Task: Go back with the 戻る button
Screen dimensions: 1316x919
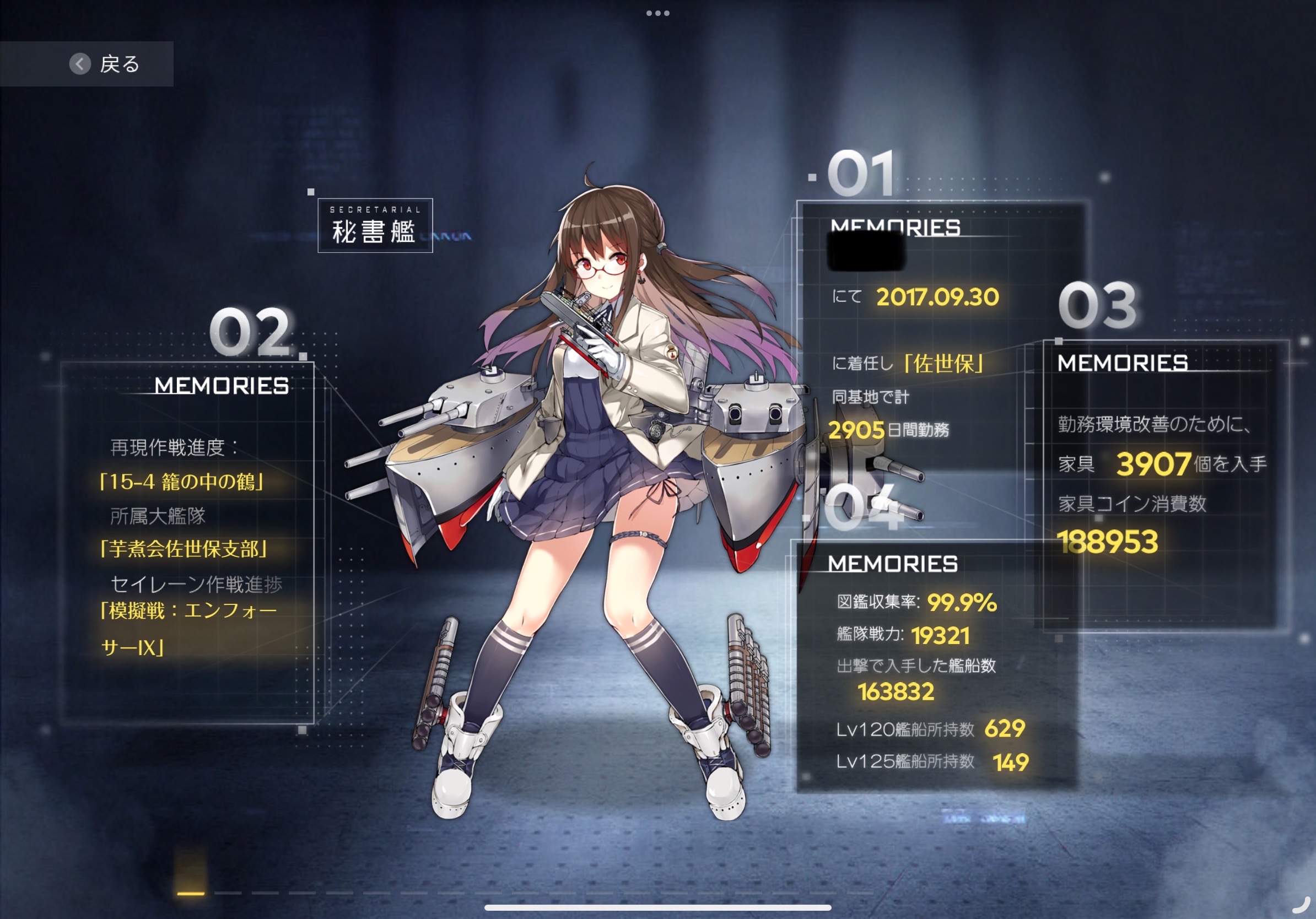Action: 104,63
